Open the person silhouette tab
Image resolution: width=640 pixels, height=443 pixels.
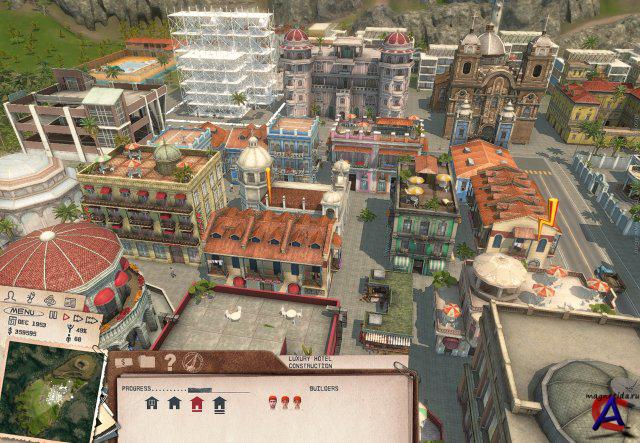tap(10, 297)
